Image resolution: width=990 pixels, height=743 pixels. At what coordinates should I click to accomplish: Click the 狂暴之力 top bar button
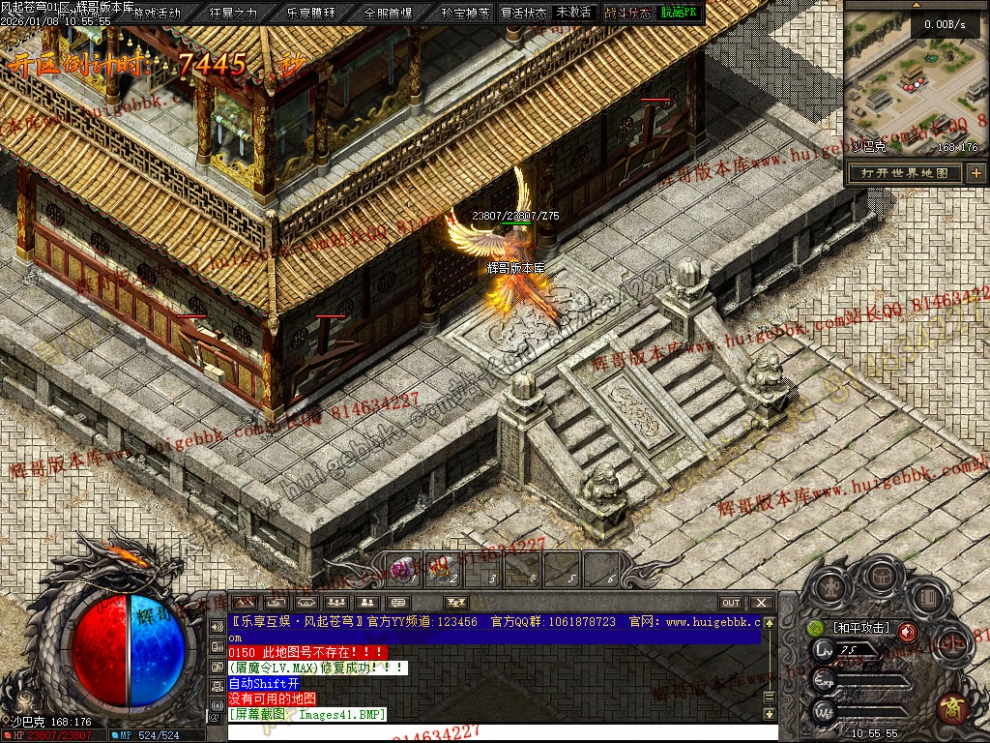coord(233,13)
